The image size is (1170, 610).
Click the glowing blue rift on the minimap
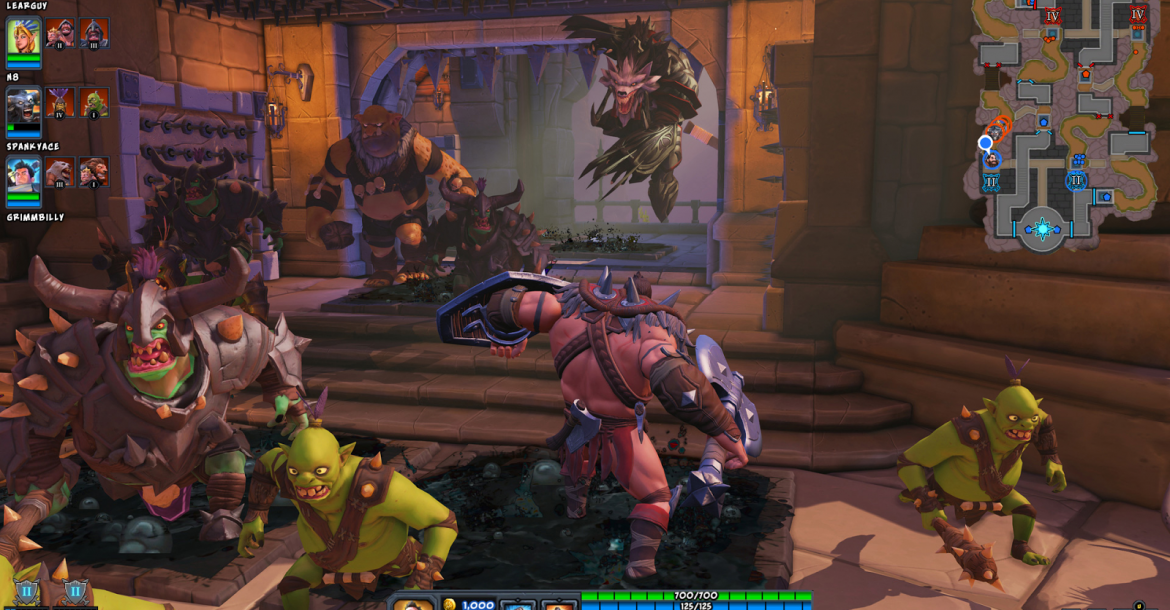[1042, 229]
